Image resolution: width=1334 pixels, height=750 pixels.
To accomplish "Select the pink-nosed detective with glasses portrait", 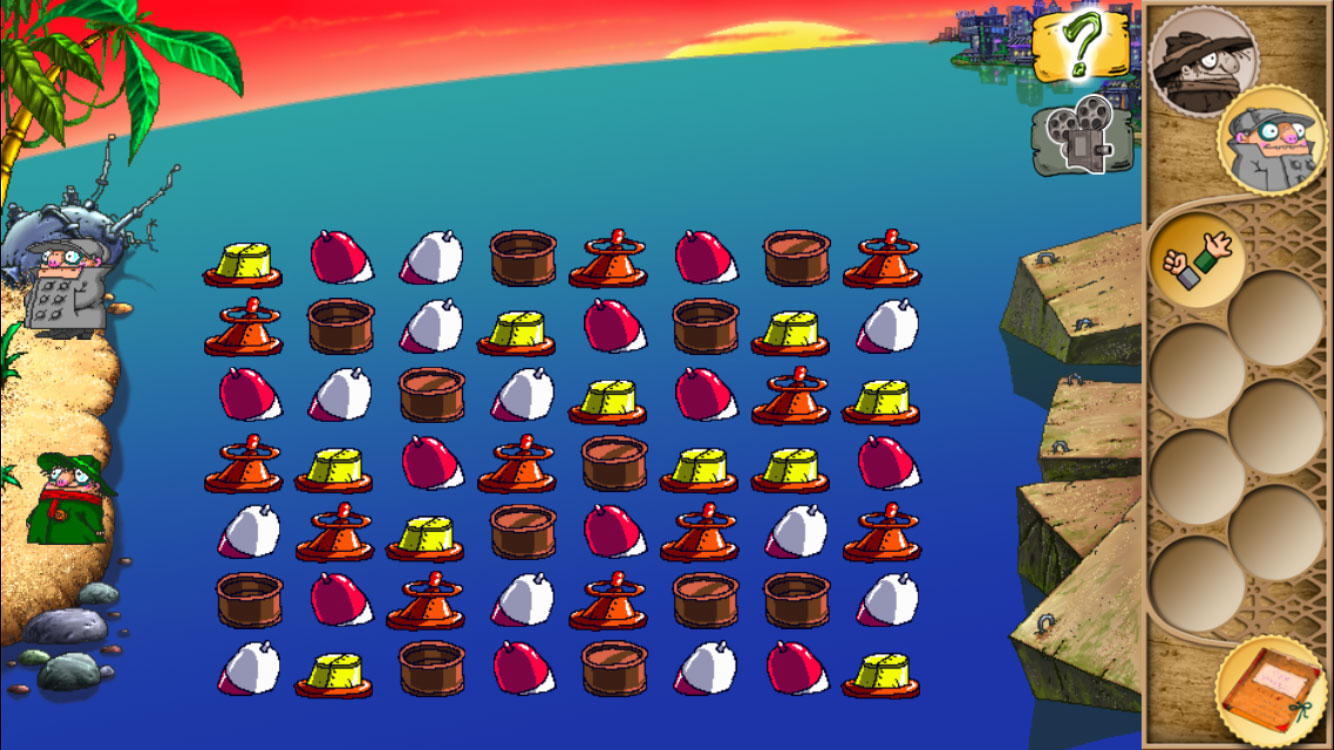I will (1270, 140).
